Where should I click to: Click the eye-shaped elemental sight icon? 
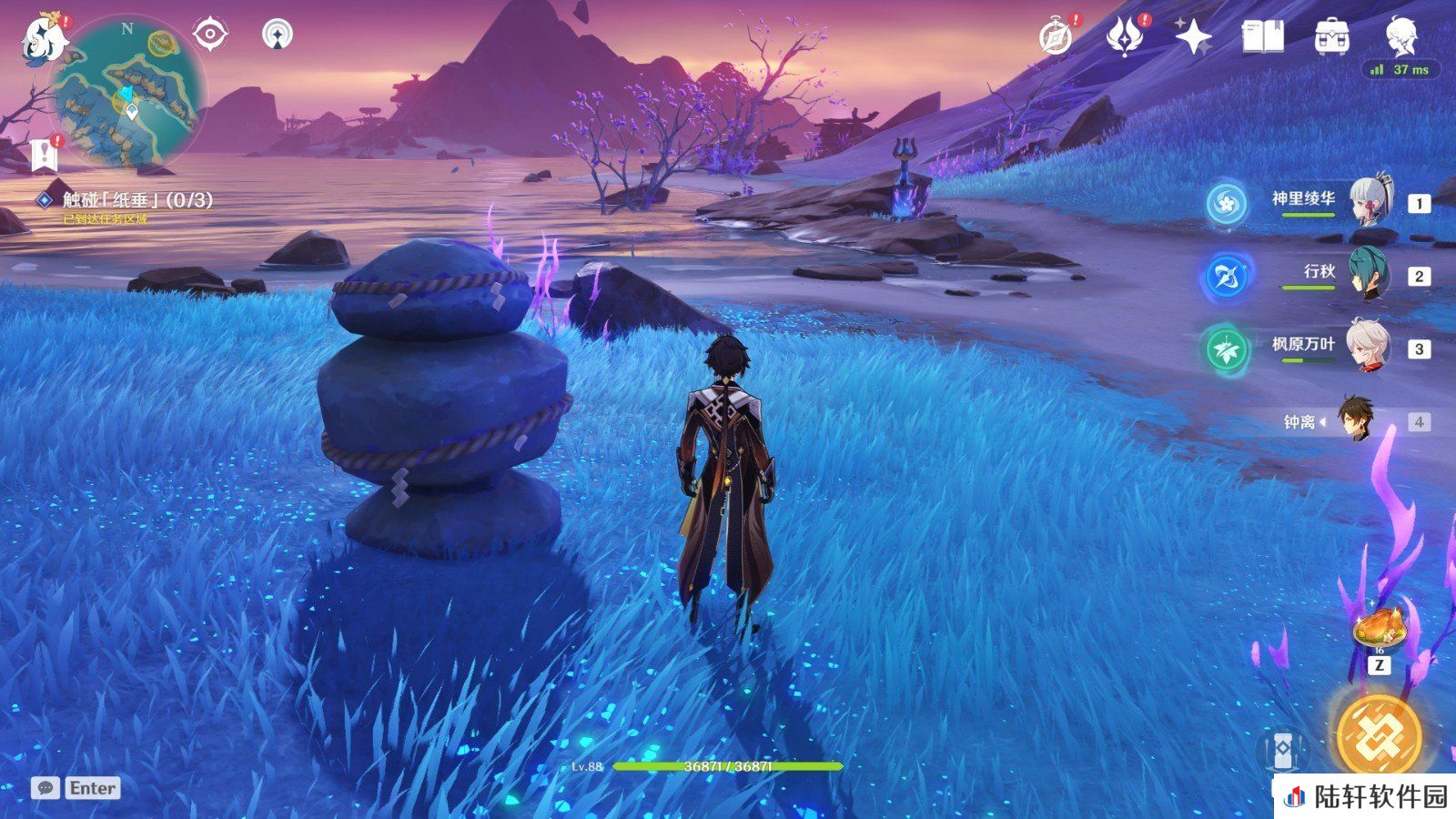210,35
